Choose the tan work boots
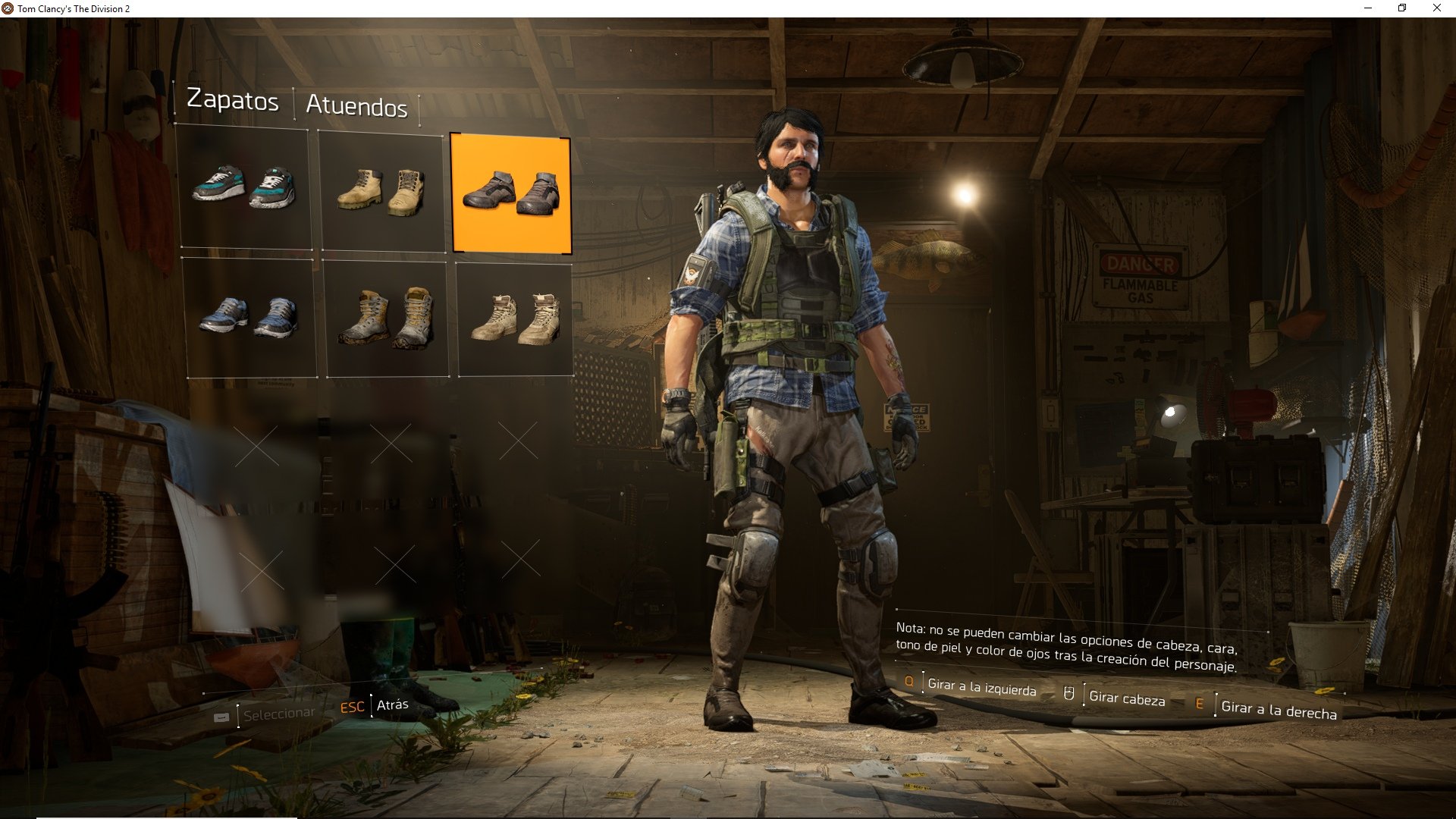The width and height of the screenshot is (1456, 819). coord(381,191)
